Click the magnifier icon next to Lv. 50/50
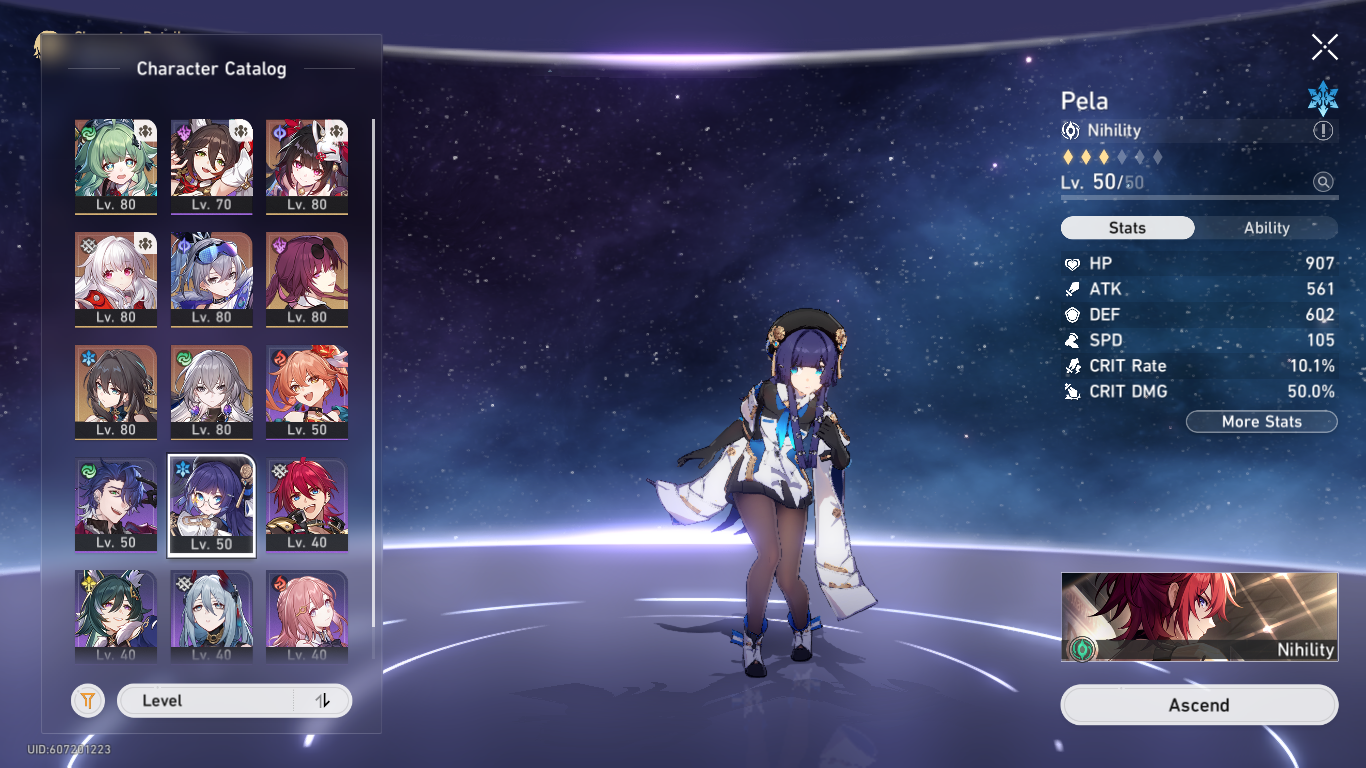This screenshot has width=1366, height=768. pos(1323,182)
